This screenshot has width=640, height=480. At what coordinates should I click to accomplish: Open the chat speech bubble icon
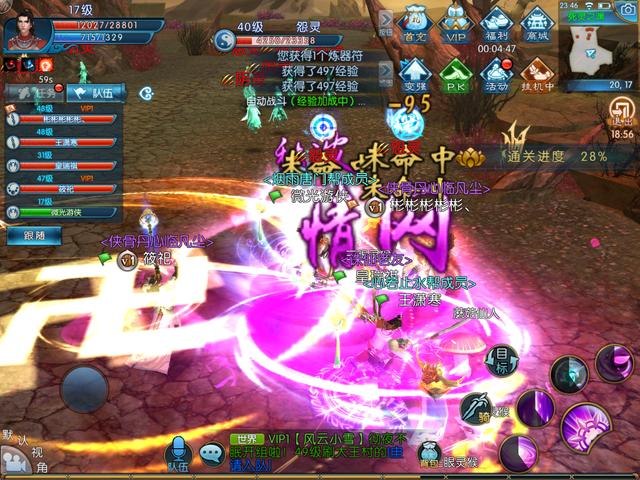211,454
